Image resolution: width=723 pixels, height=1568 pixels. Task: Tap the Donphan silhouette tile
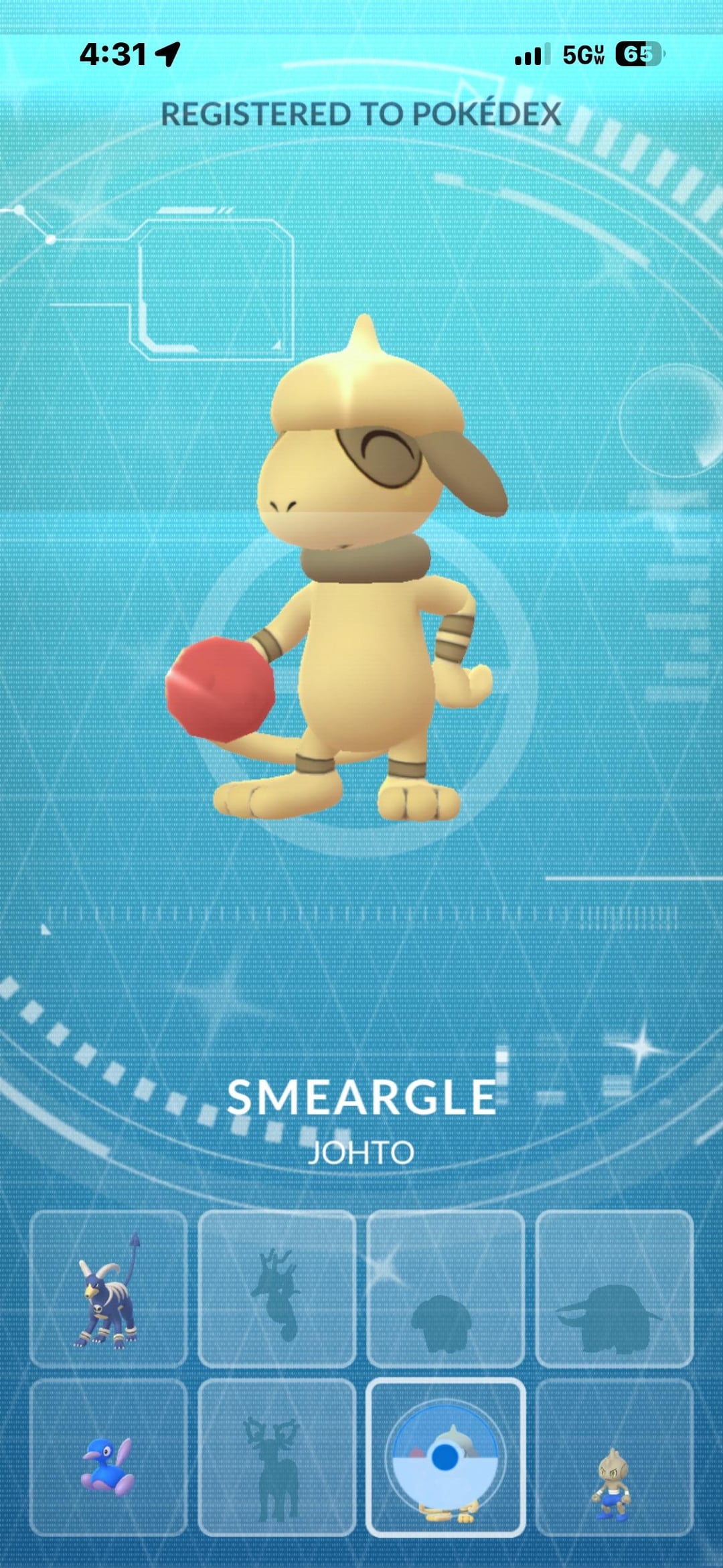[x=614, y=1288]
